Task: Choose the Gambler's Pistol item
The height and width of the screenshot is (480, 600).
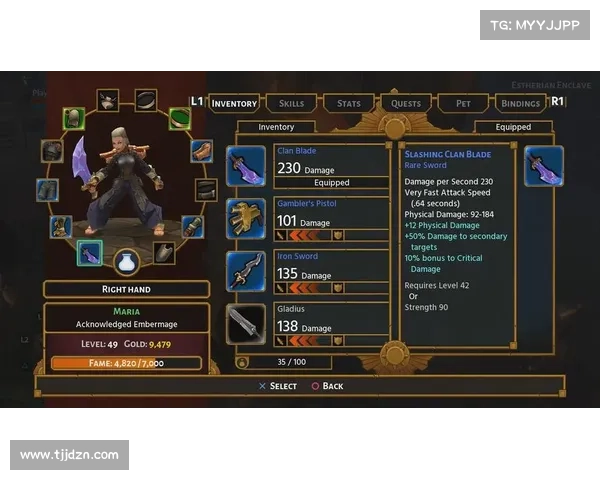Action: (x=310, y=219)
